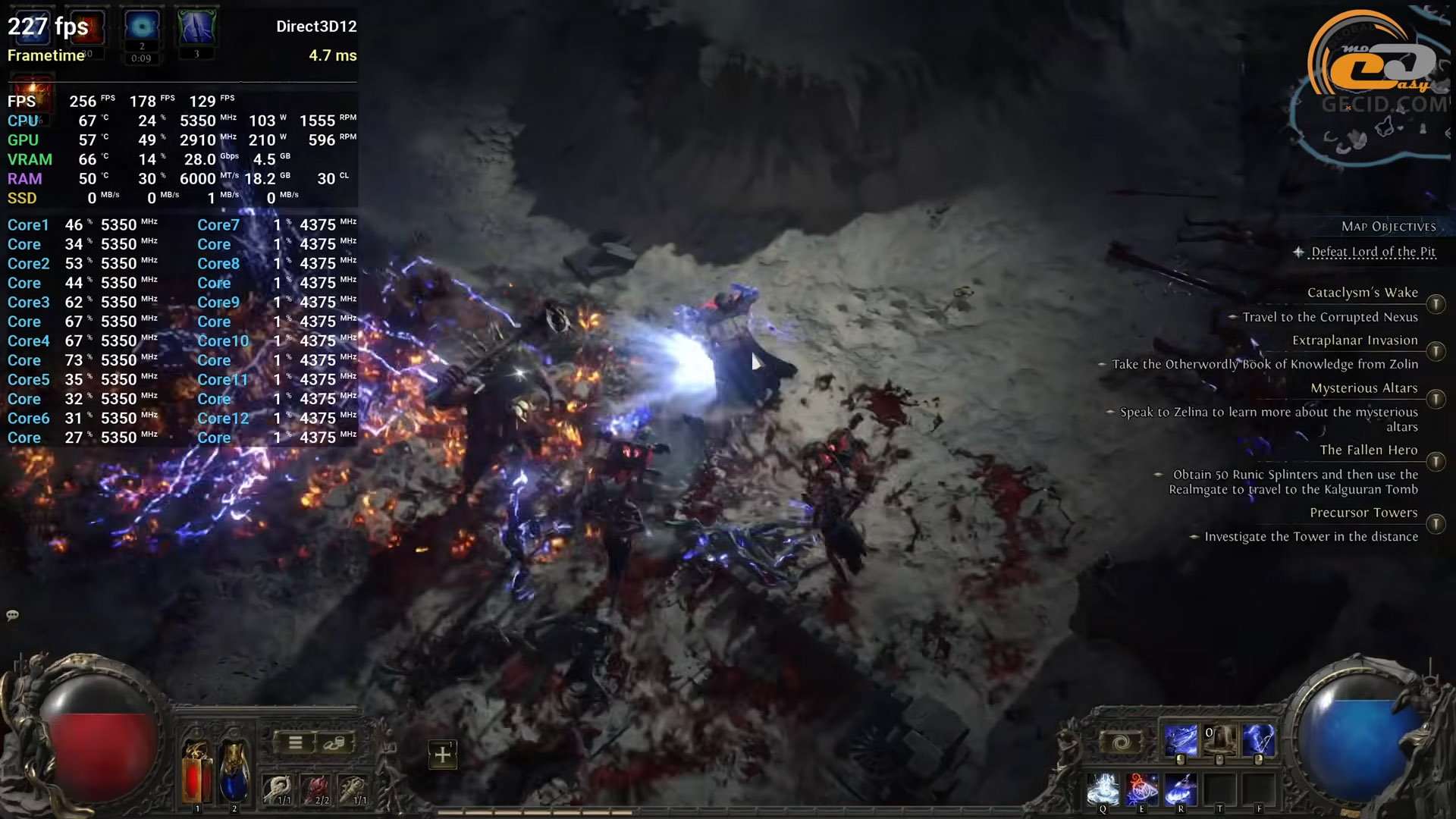The image size is (1456, 819).
Task: Open the three-line menu button
Action: point(296,743)
